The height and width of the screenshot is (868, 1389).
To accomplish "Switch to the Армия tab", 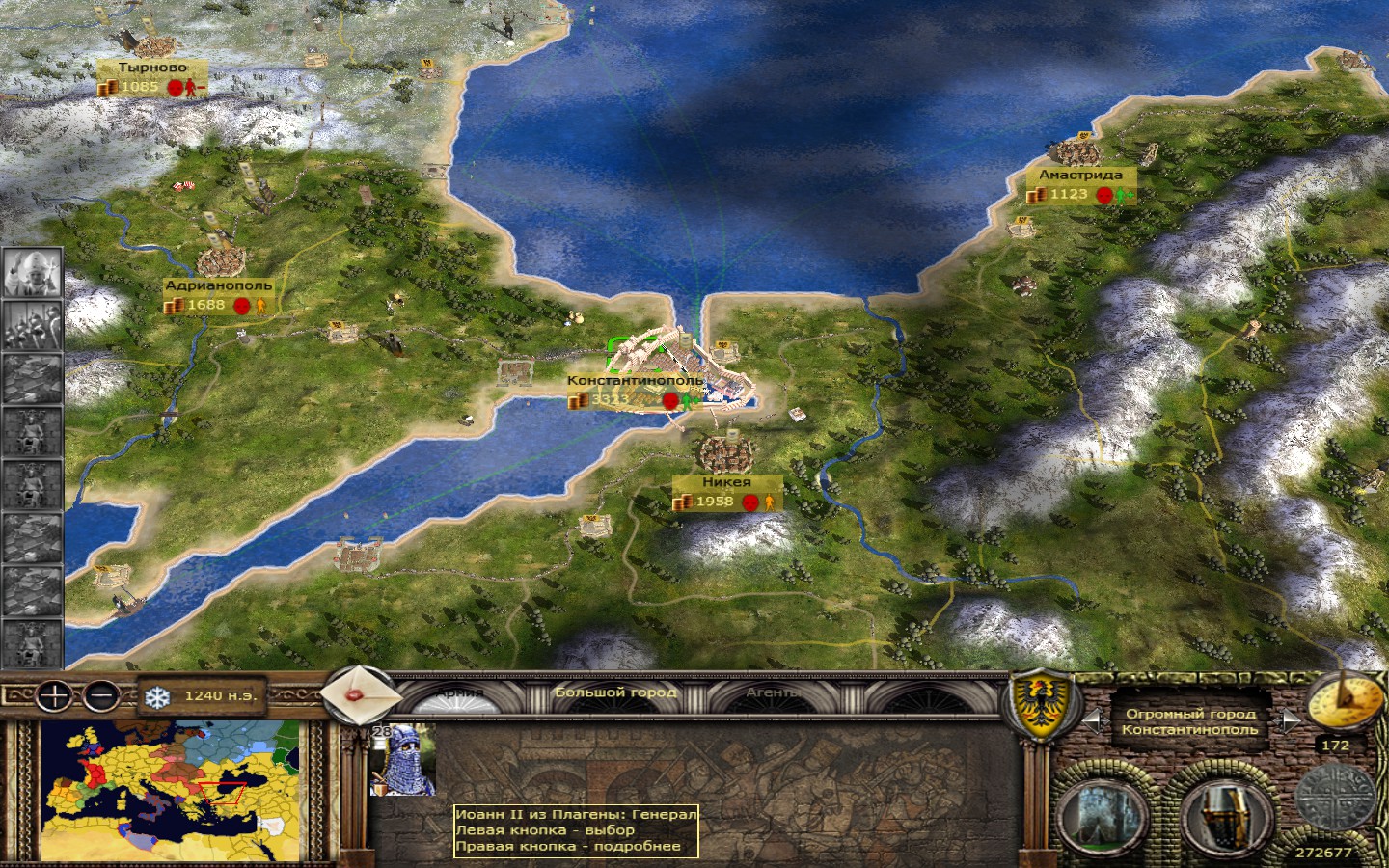I will pos(460,692).
